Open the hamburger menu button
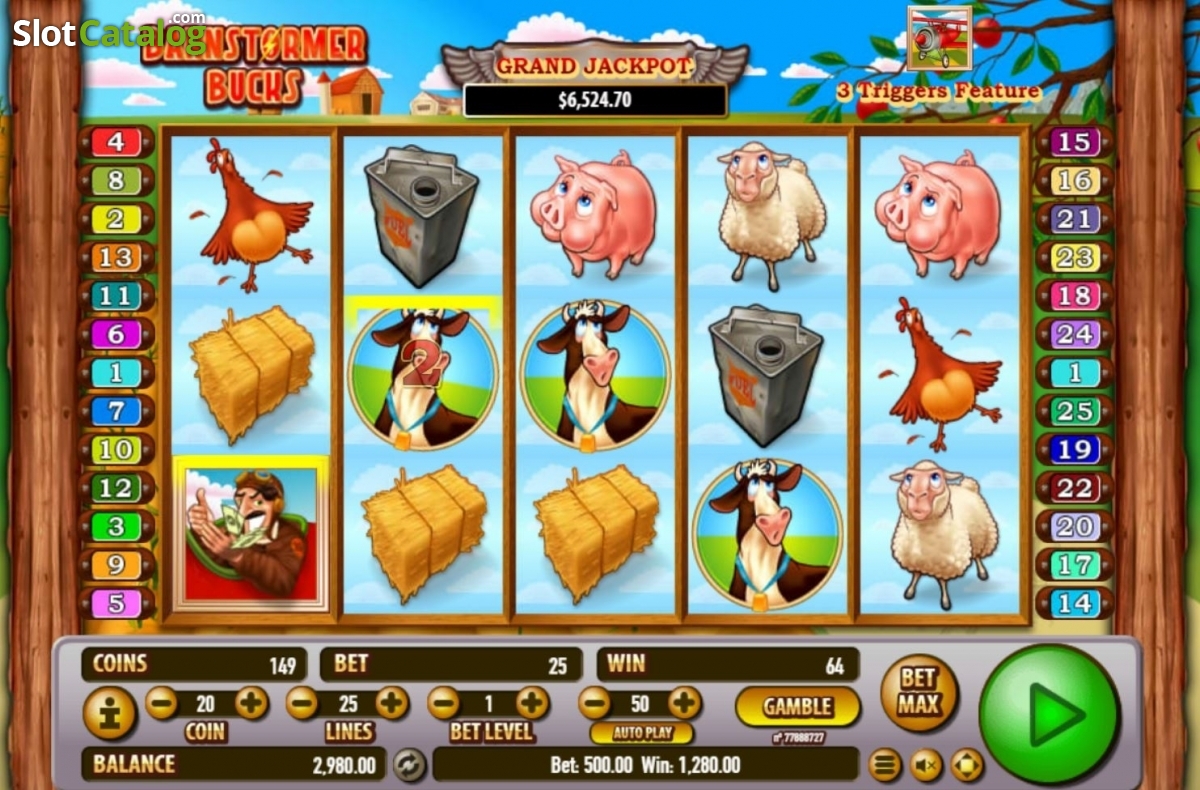 tap(884, 766)
